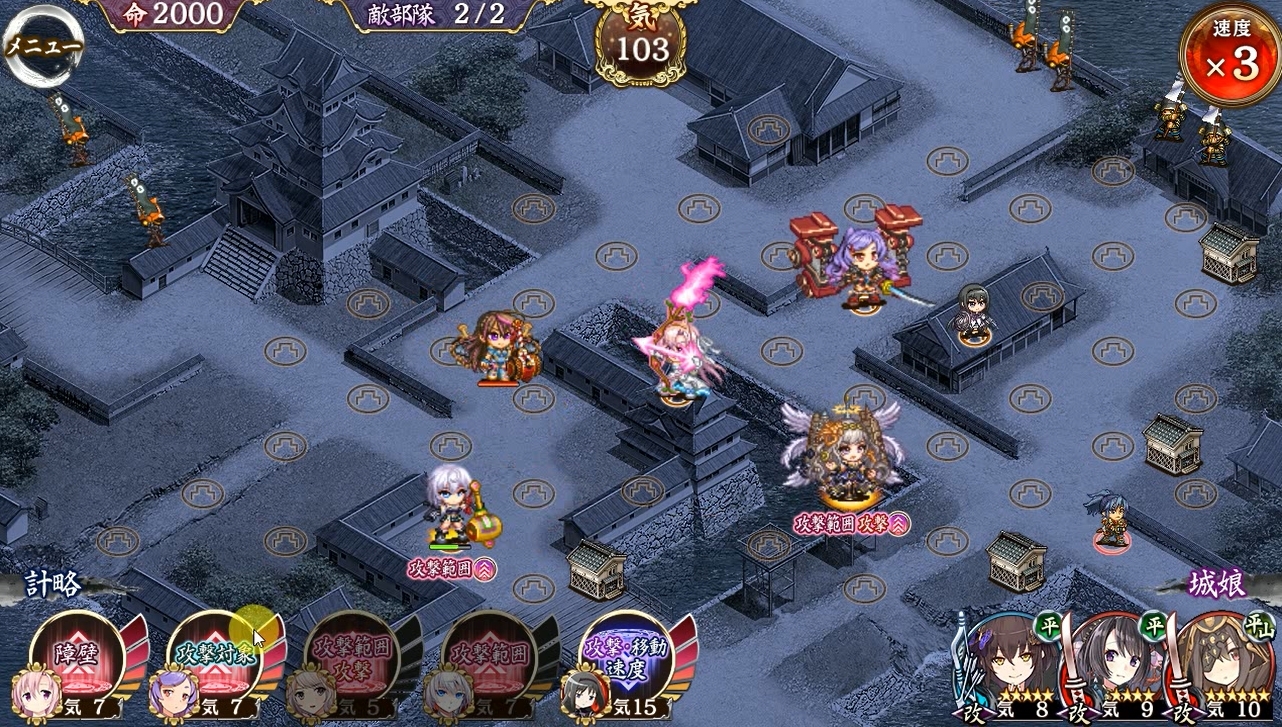Use the 攻撃対象 strategy skill
The width and height of the screenshot is (1282, 727).
(x=214, y=658)
